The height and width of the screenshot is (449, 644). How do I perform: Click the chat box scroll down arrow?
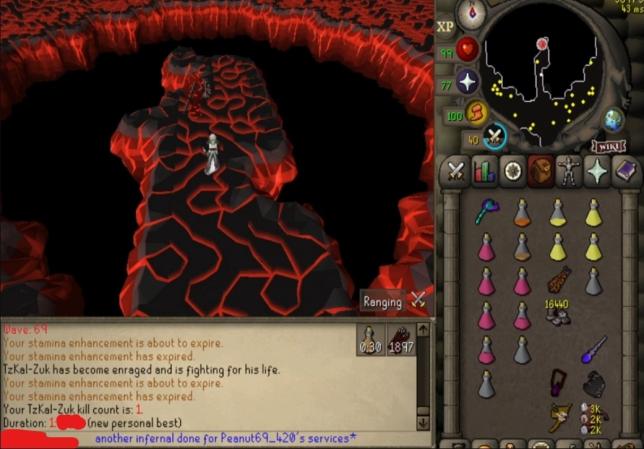pos(424,424)
